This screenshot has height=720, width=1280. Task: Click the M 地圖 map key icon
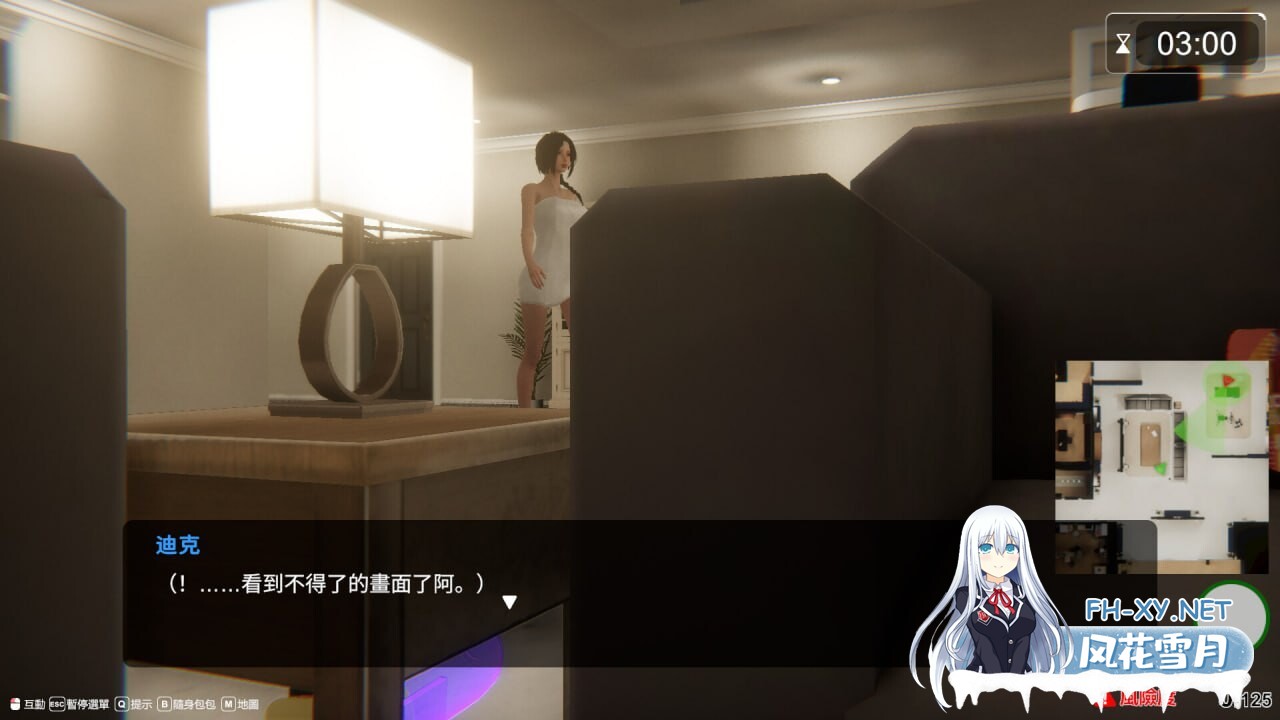point(228,703)
